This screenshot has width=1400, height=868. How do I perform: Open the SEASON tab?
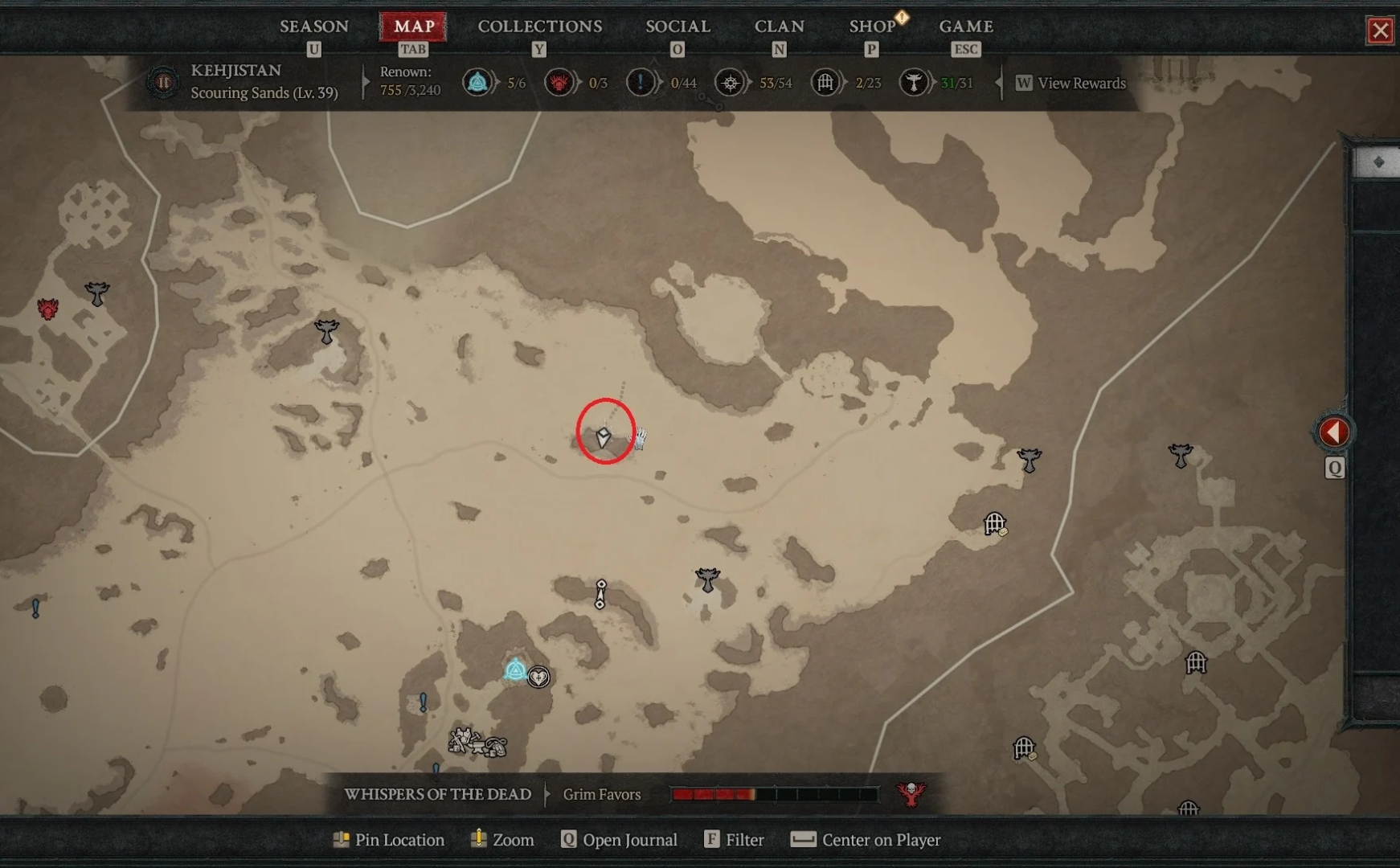(313, 26)
